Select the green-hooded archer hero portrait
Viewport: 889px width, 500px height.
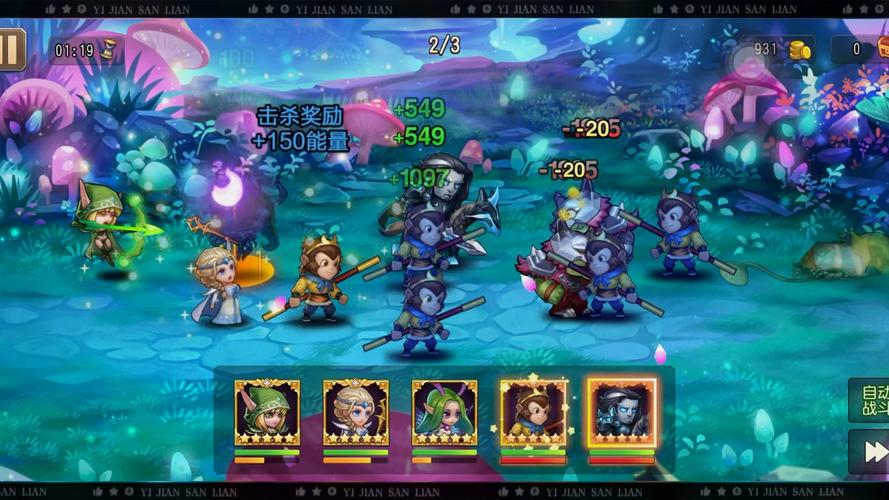coord(267,412)
